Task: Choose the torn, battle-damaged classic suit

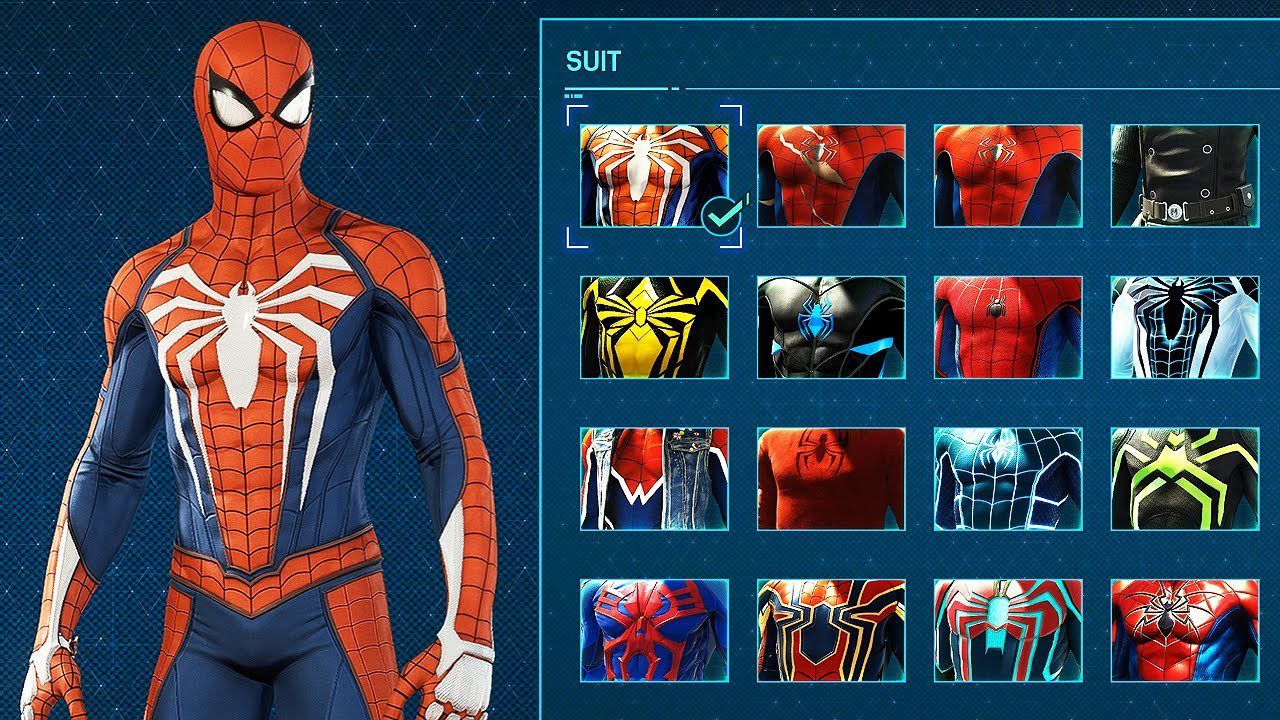Action: 831,175
